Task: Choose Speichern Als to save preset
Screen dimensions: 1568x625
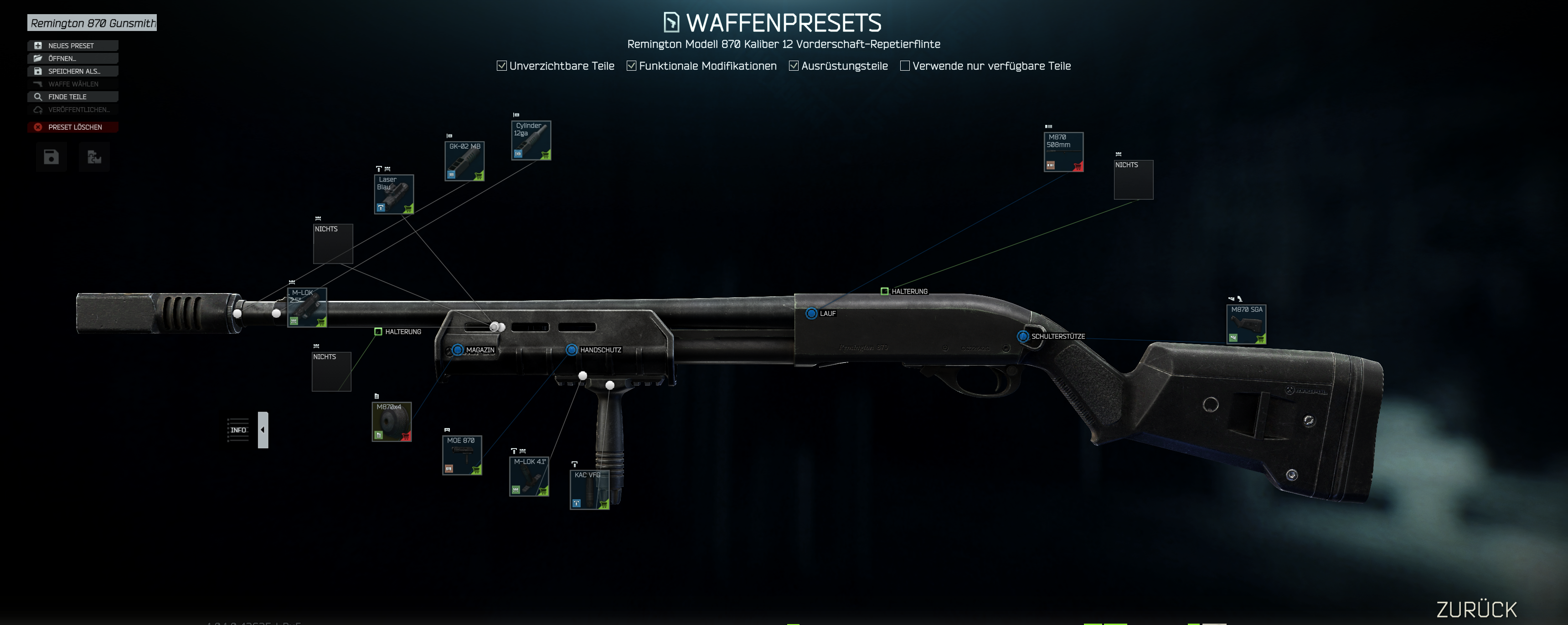Action: tap(72, 71)
